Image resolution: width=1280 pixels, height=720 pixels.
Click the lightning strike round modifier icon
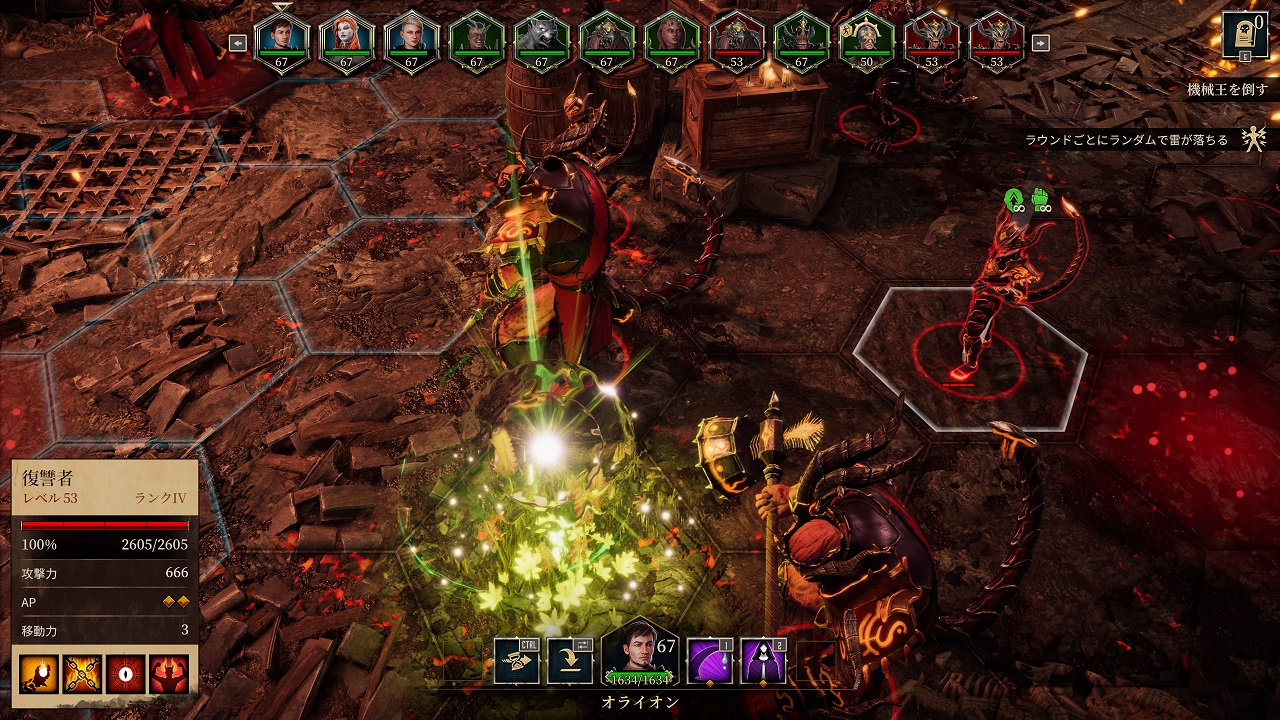(1254, 140)
